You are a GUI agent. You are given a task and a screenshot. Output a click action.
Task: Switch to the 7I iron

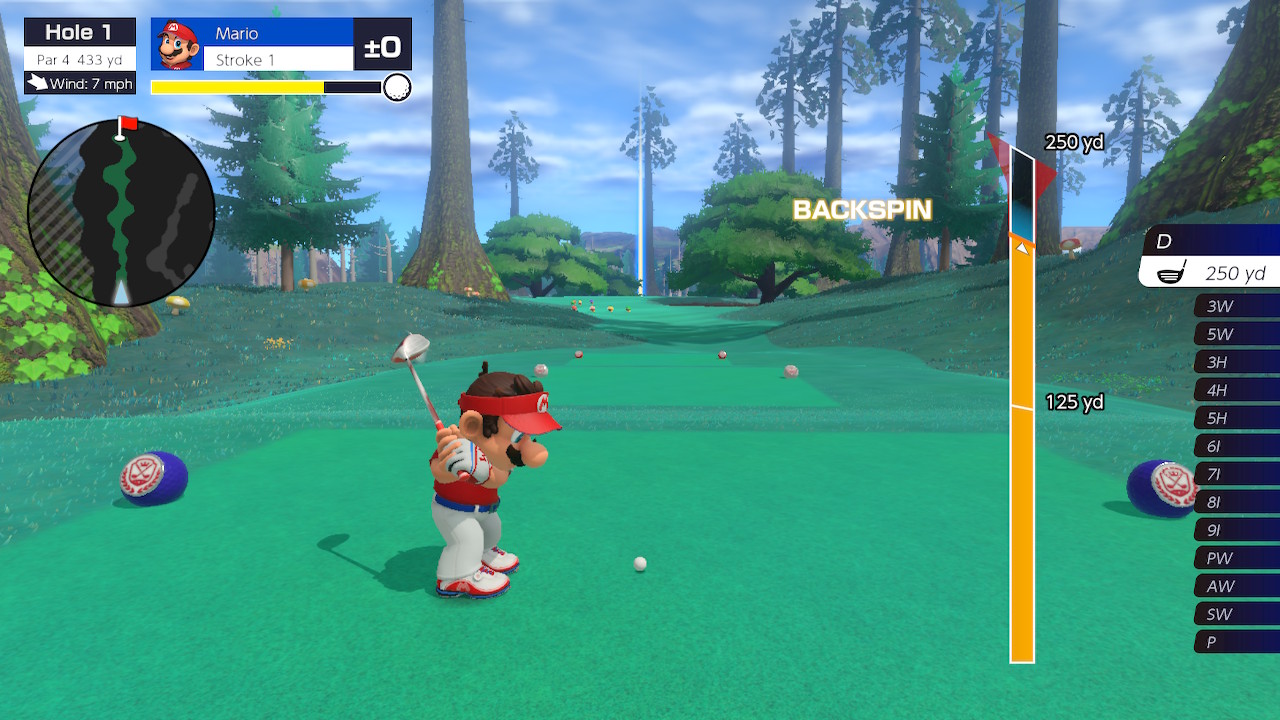click(x=1236, y=474)
